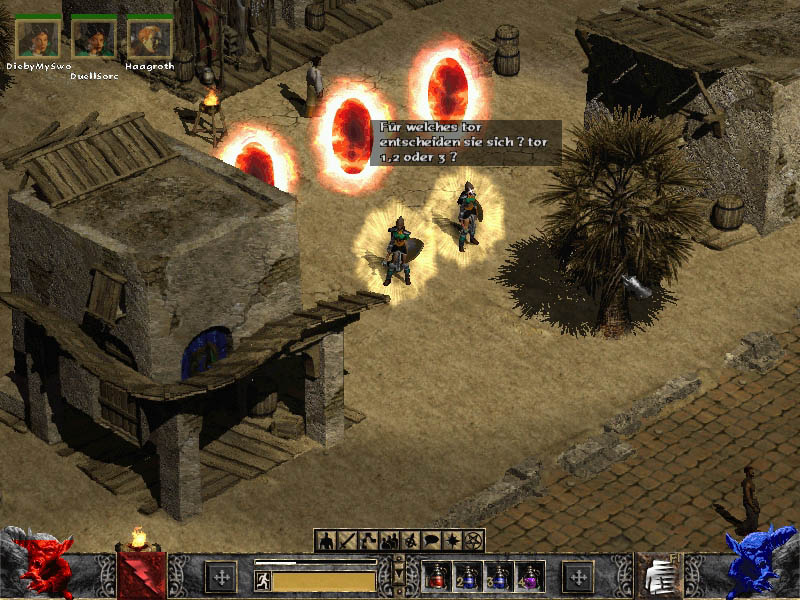Open game menu via pentagram icon
This screenshot has width=800, height=600.
click(x=474, y=541)
